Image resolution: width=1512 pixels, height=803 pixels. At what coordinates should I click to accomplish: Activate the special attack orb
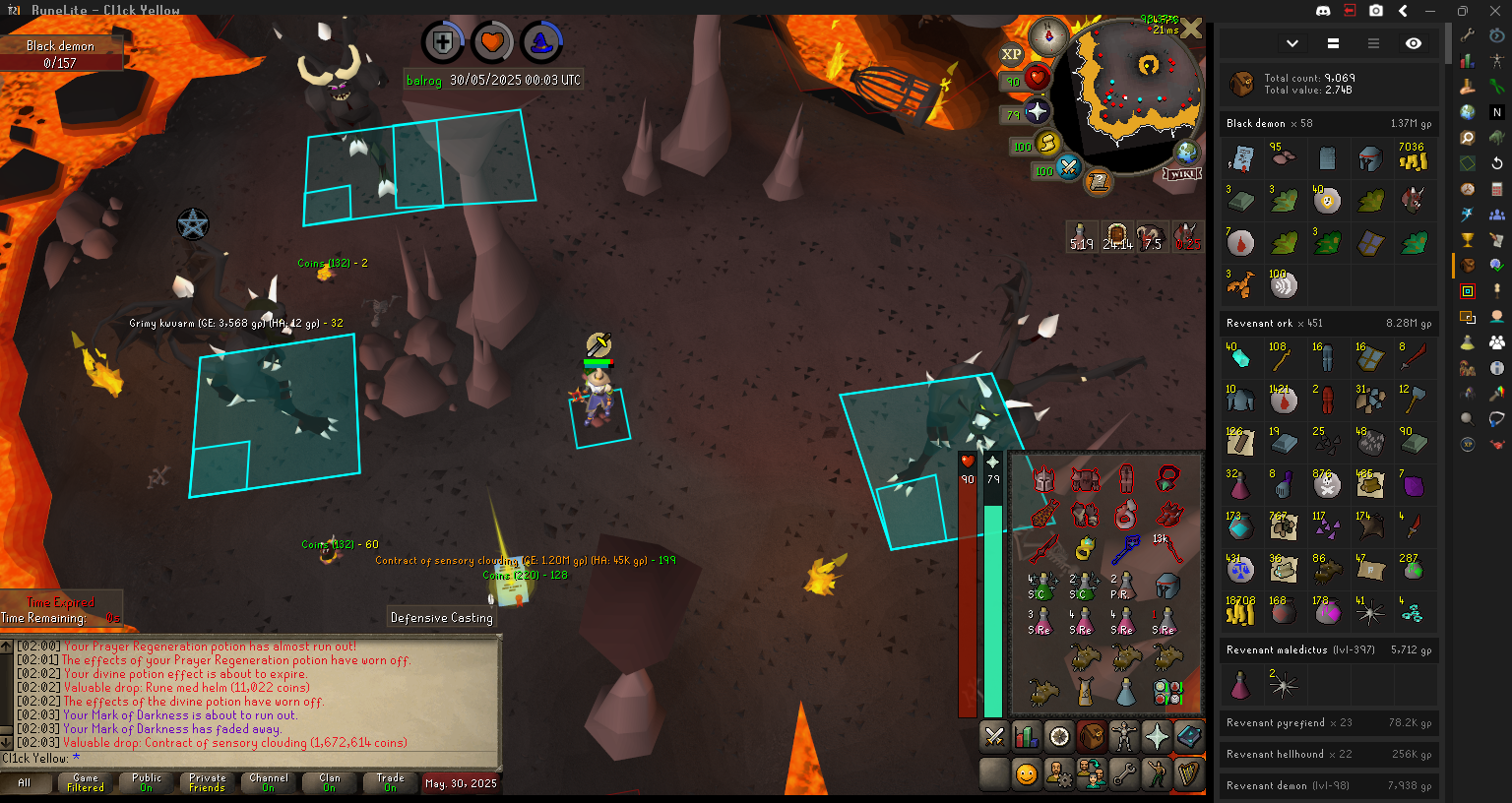point(1068,167)
